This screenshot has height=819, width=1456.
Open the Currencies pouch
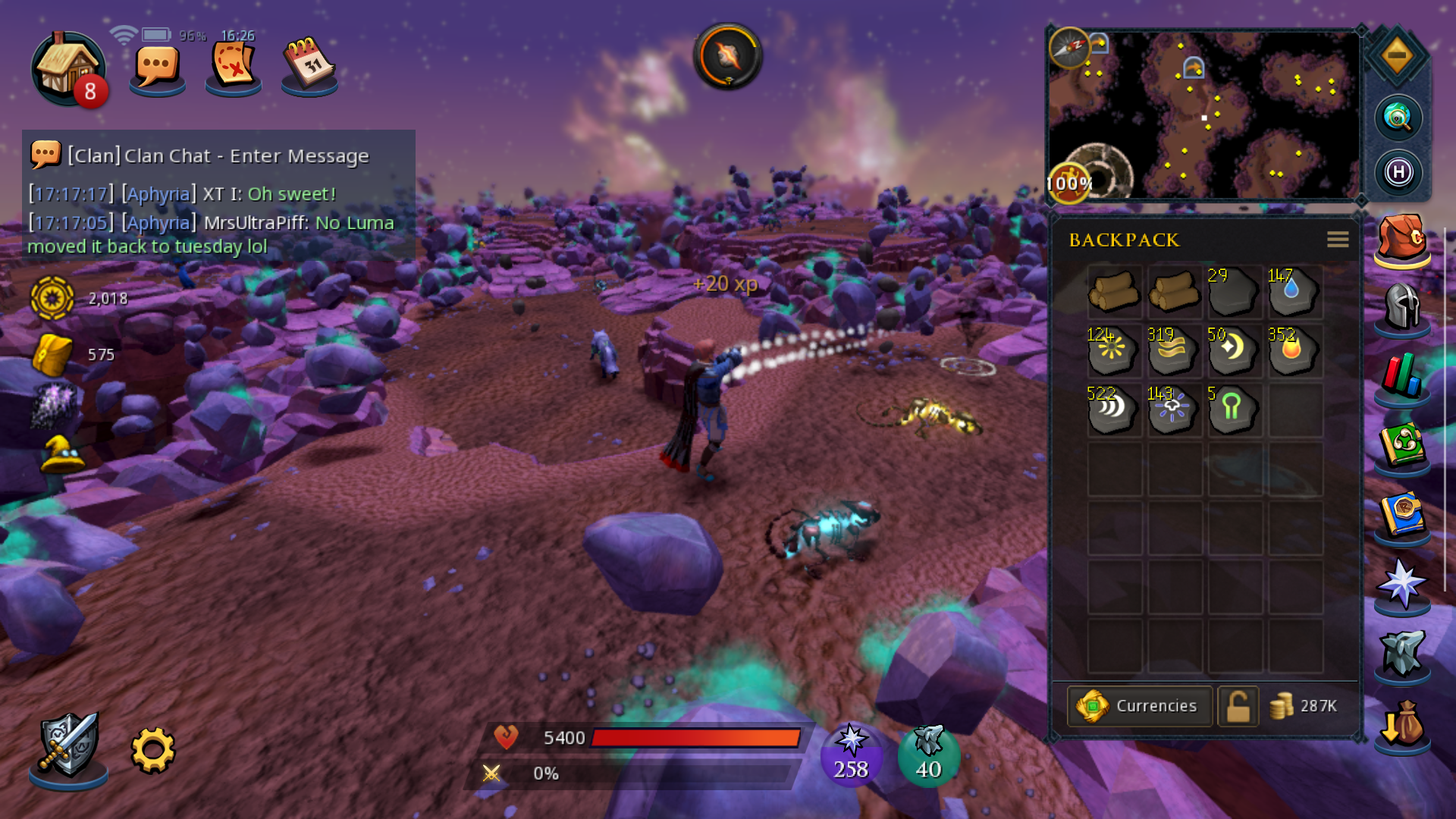click(x=1139, y=706)
